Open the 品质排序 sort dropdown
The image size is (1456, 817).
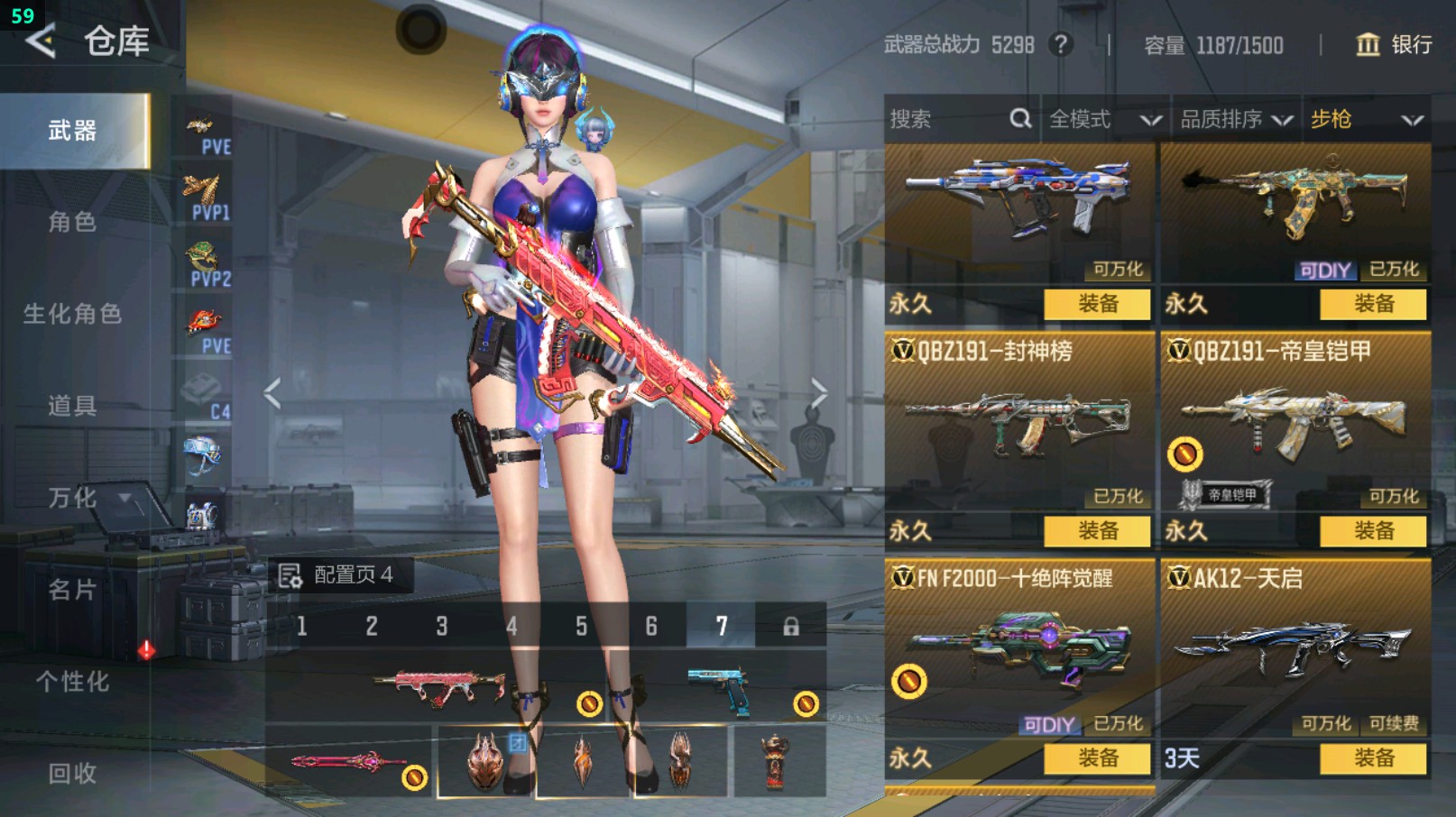1236,119
